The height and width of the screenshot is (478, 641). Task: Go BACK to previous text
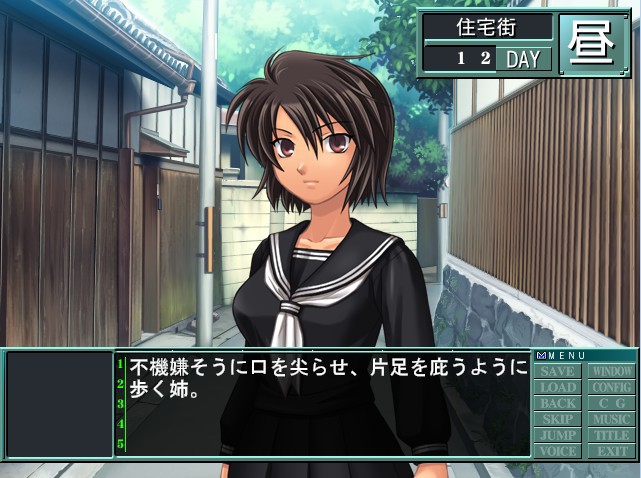558,404
